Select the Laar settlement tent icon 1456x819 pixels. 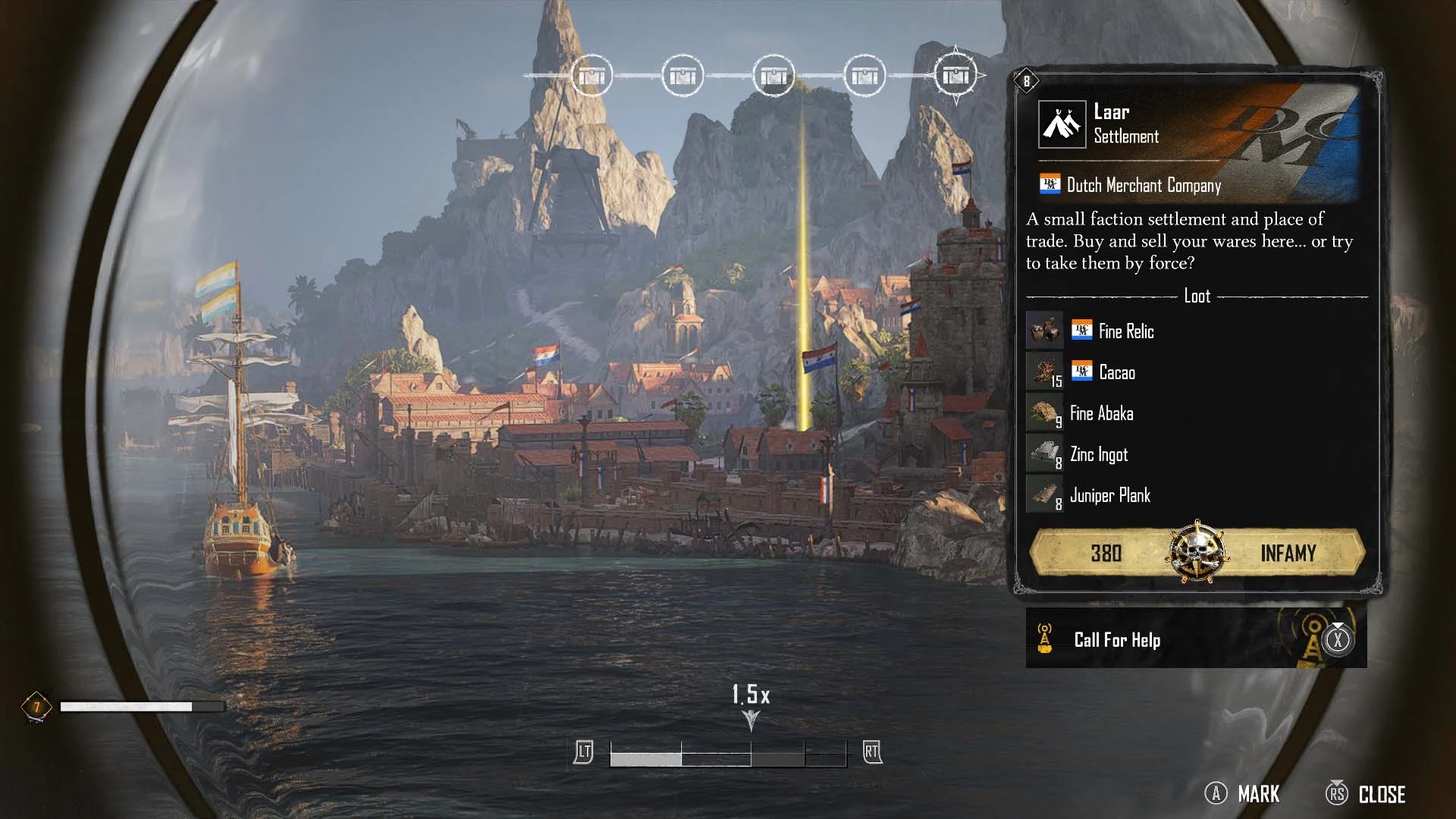(x=1062, y=124)
